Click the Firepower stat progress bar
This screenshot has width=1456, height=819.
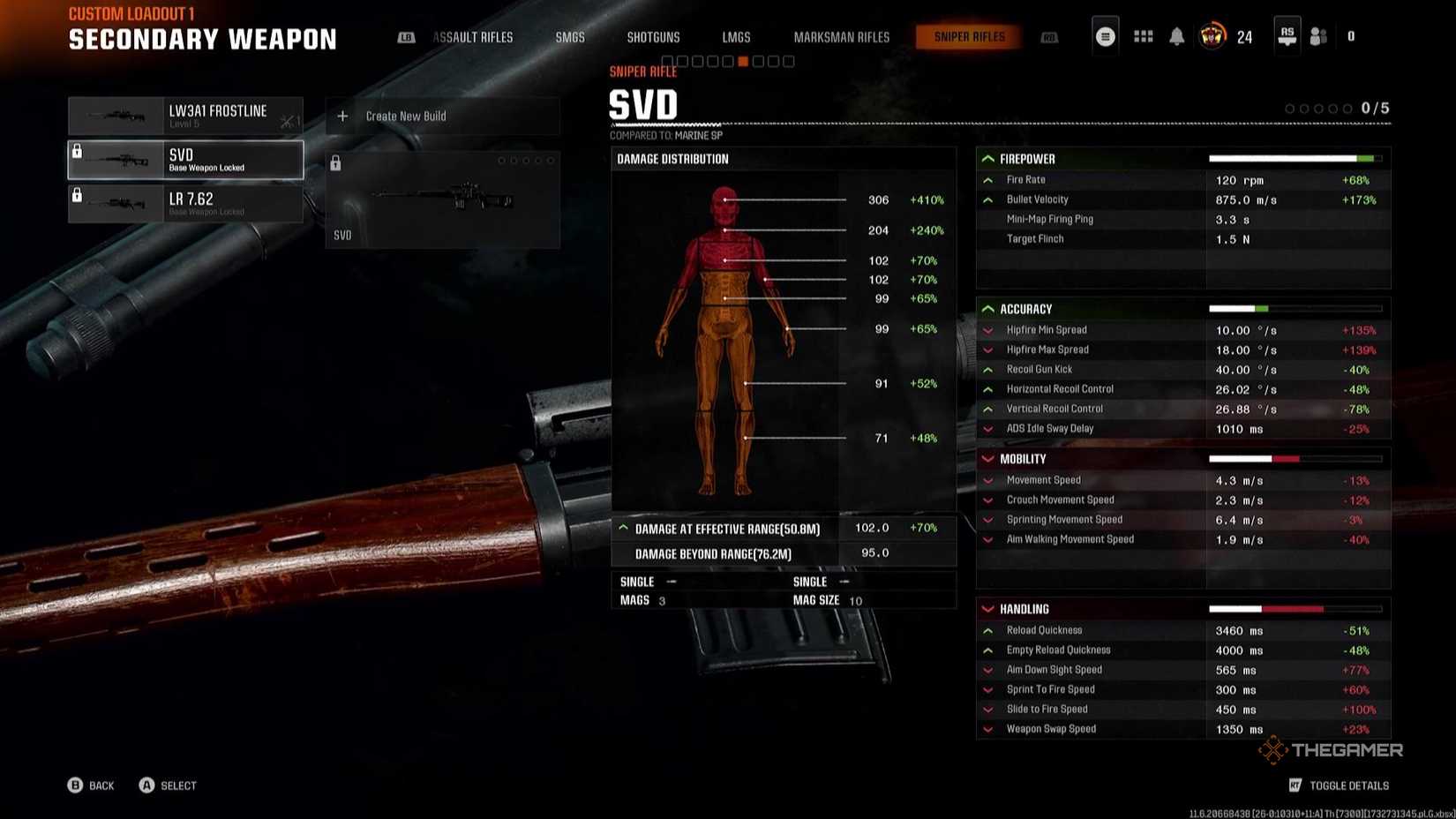click(x=1295, y=158)
